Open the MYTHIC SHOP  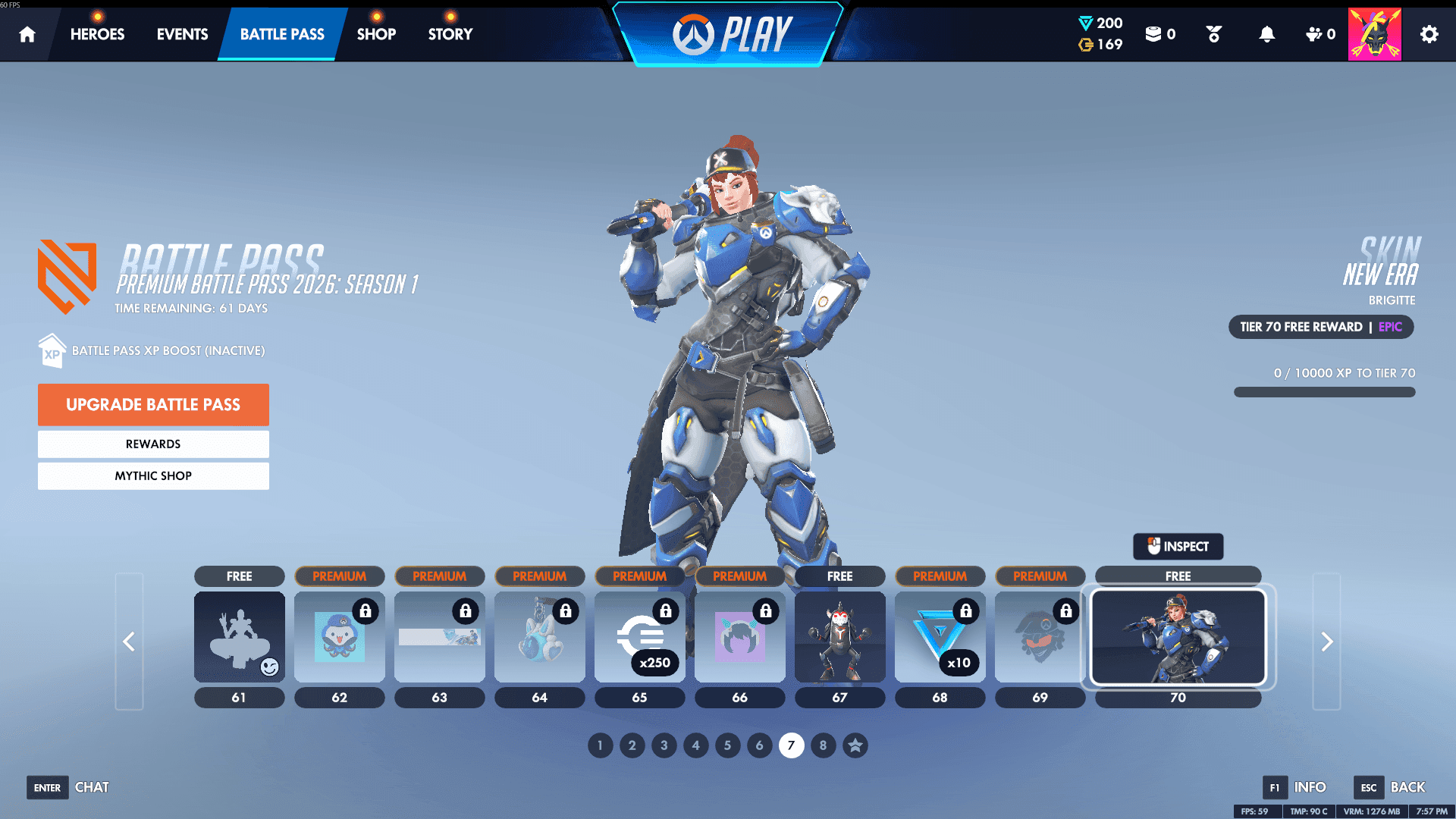click(x=153, y=475)
